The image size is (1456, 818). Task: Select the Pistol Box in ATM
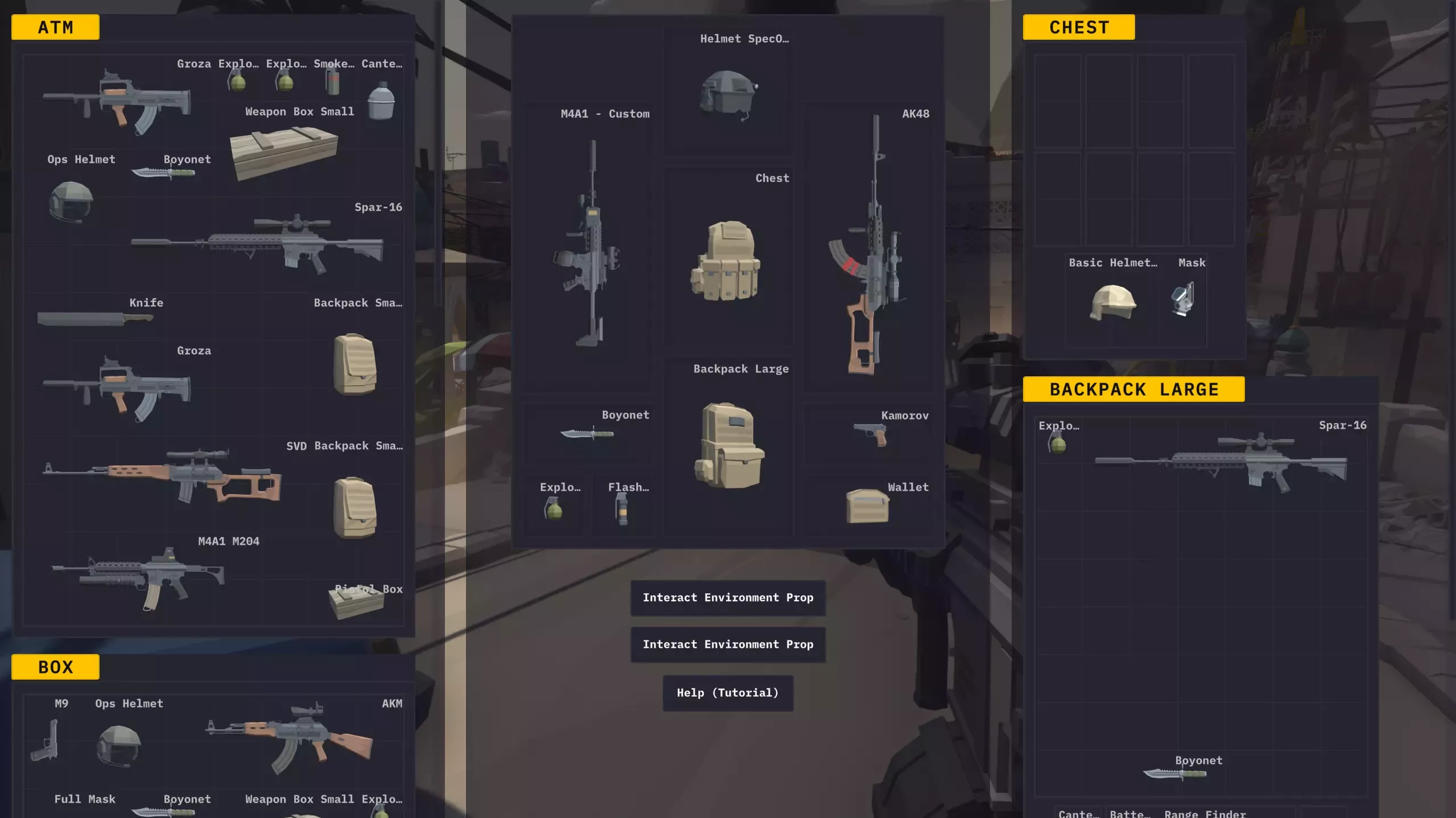point(356,601)
